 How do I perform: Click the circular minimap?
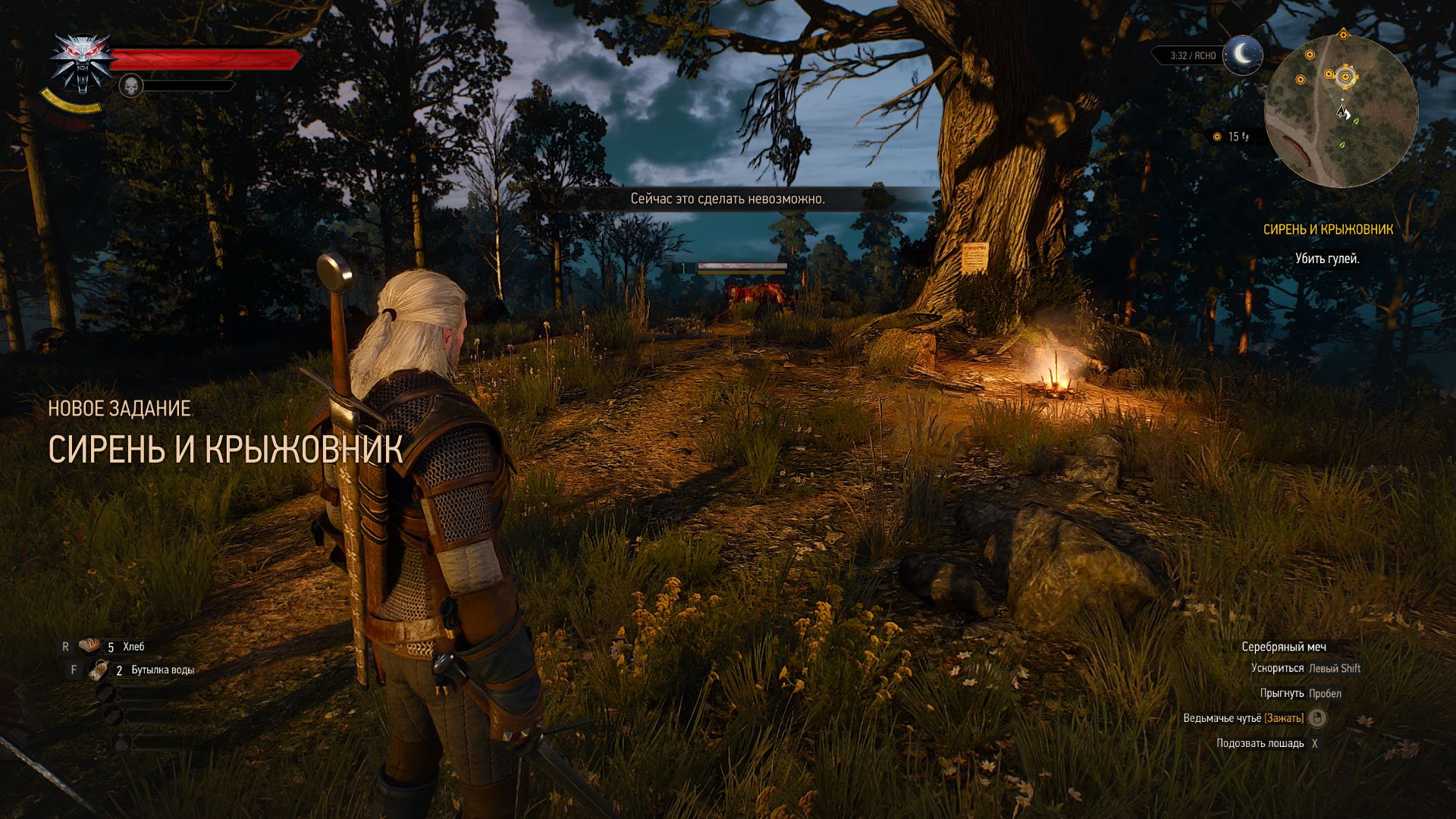[1341, 111]
